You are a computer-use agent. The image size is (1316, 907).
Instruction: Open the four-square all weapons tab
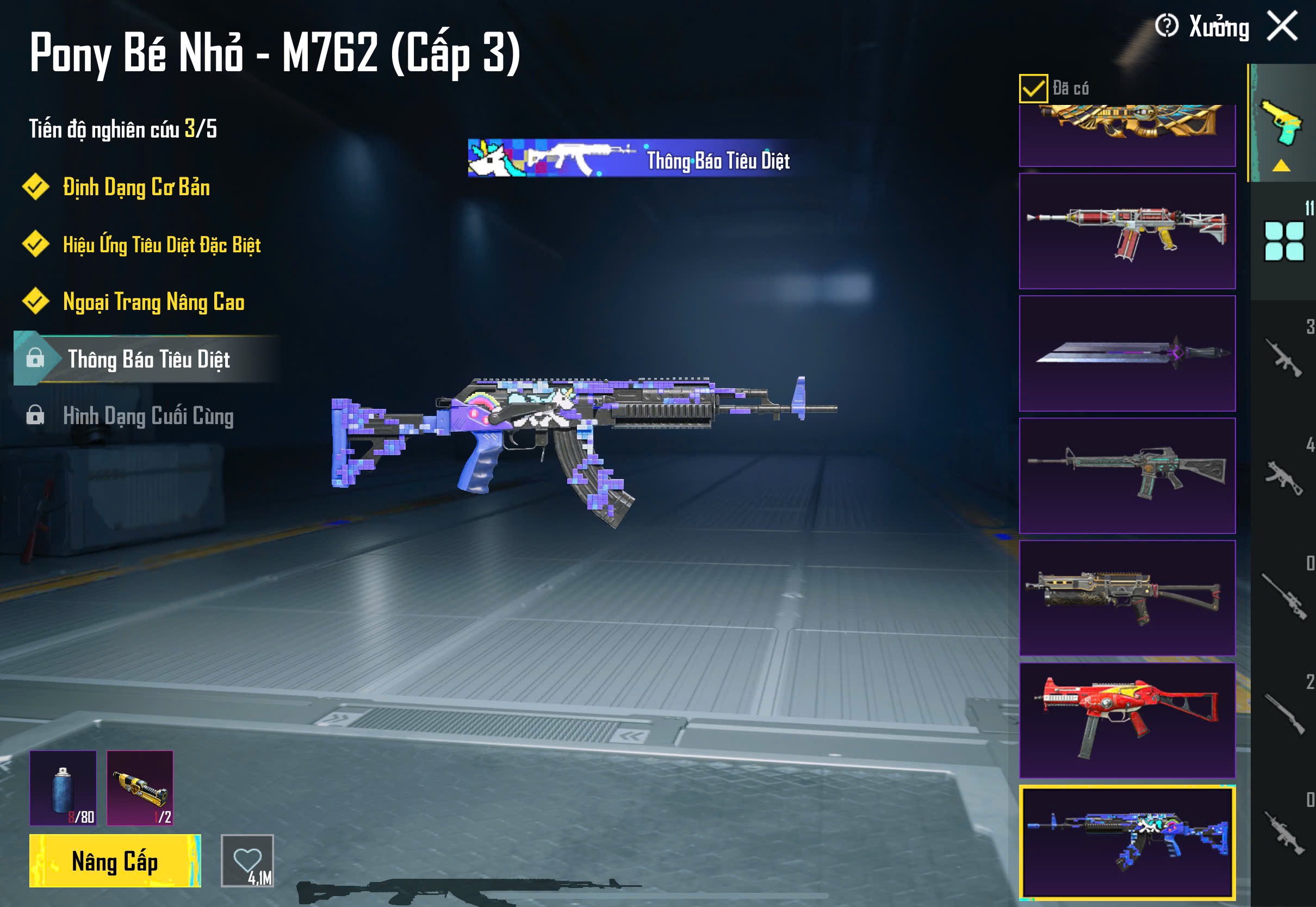pos(1283,241)
